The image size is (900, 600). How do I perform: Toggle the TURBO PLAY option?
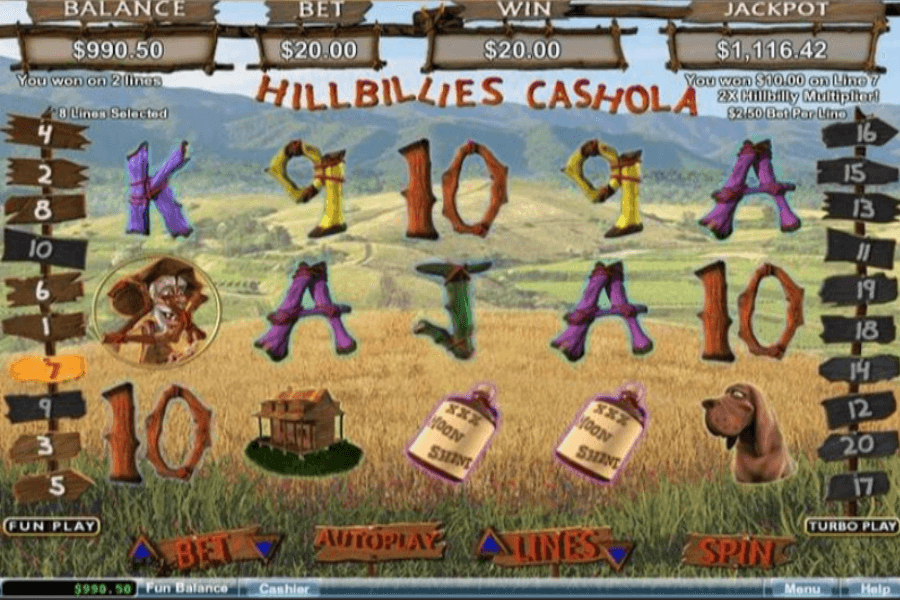851,526
